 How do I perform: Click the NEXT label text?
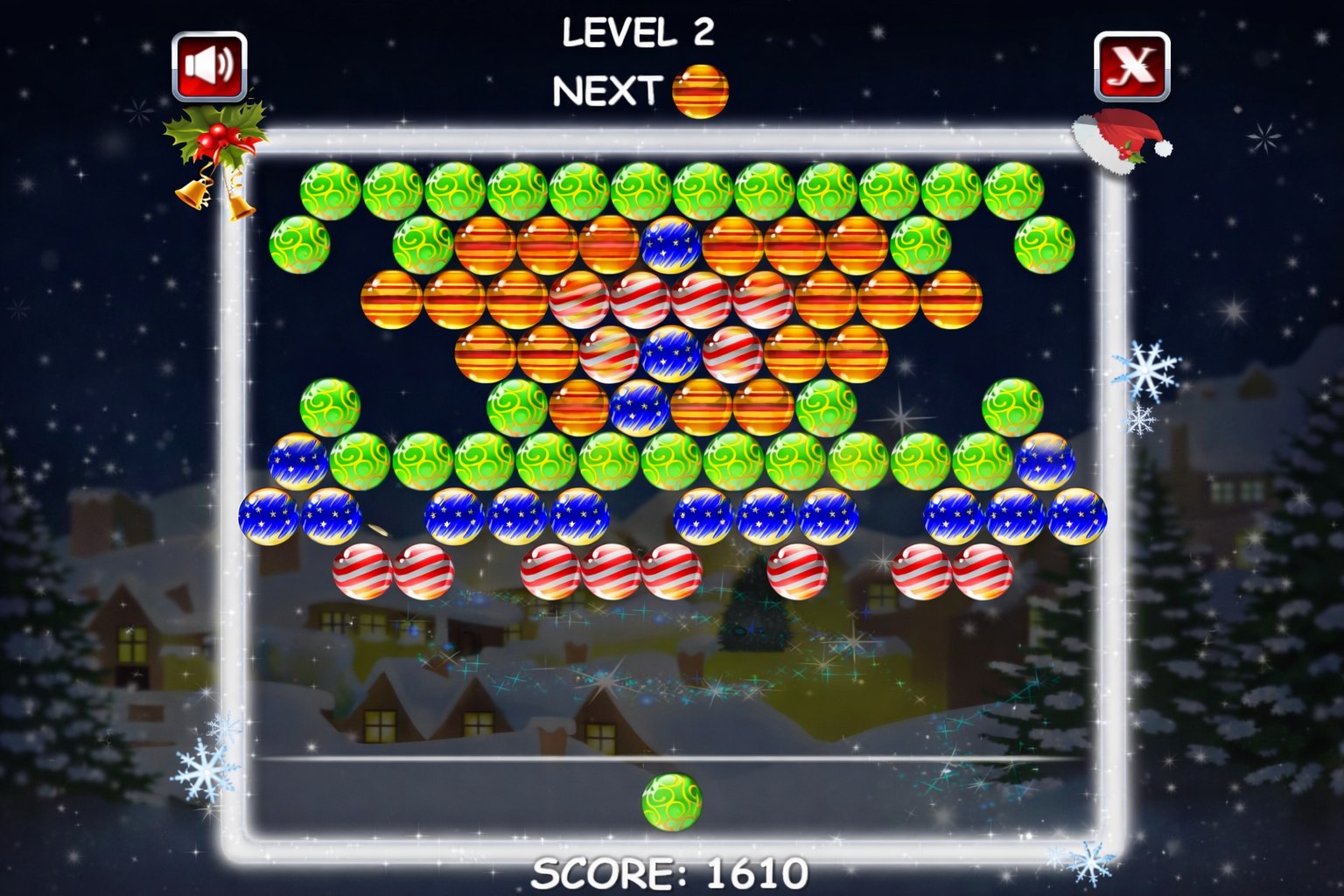[x=607, y=89]
